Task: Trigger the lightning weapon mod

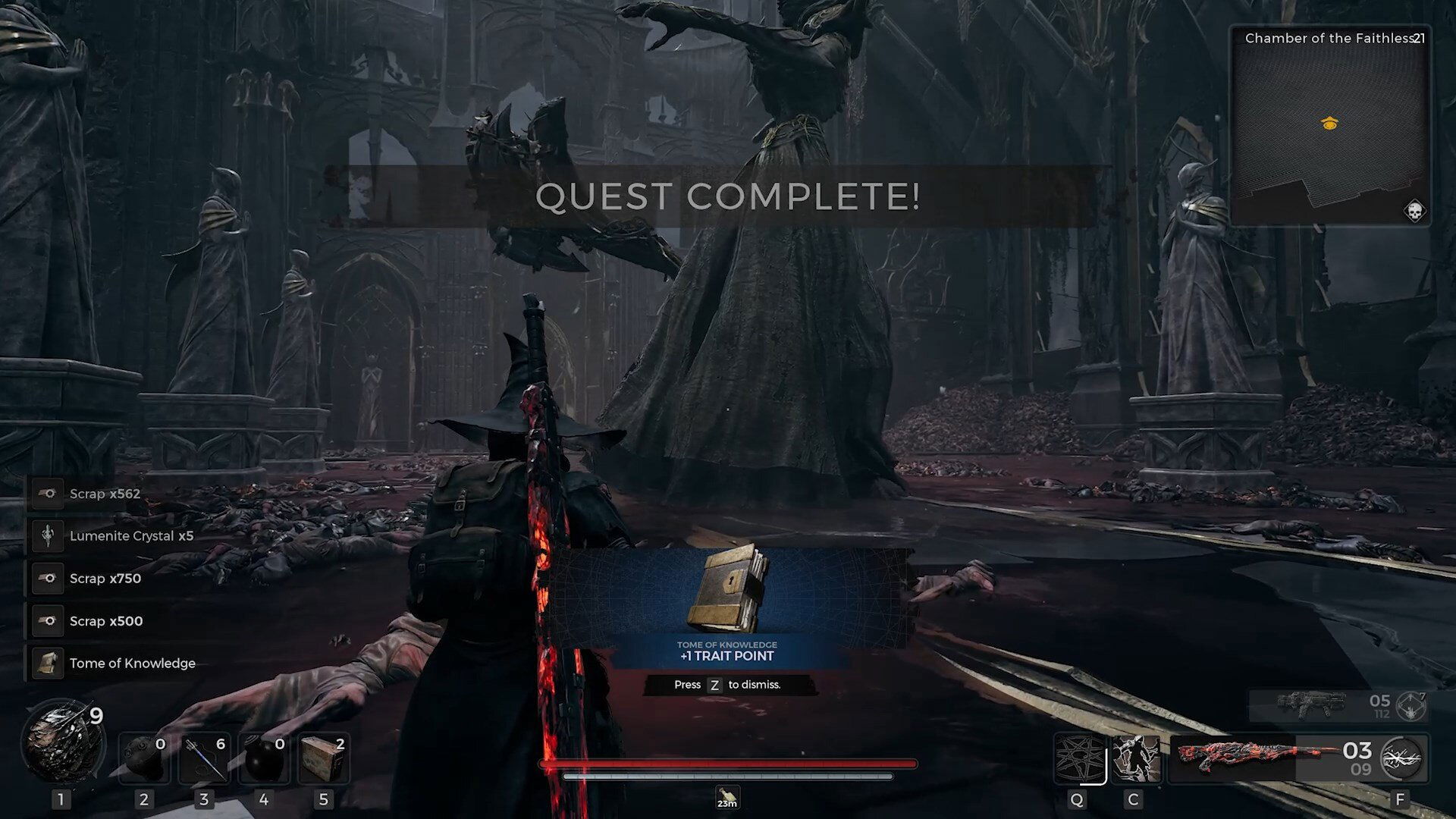Action: tap(1403, 758)
